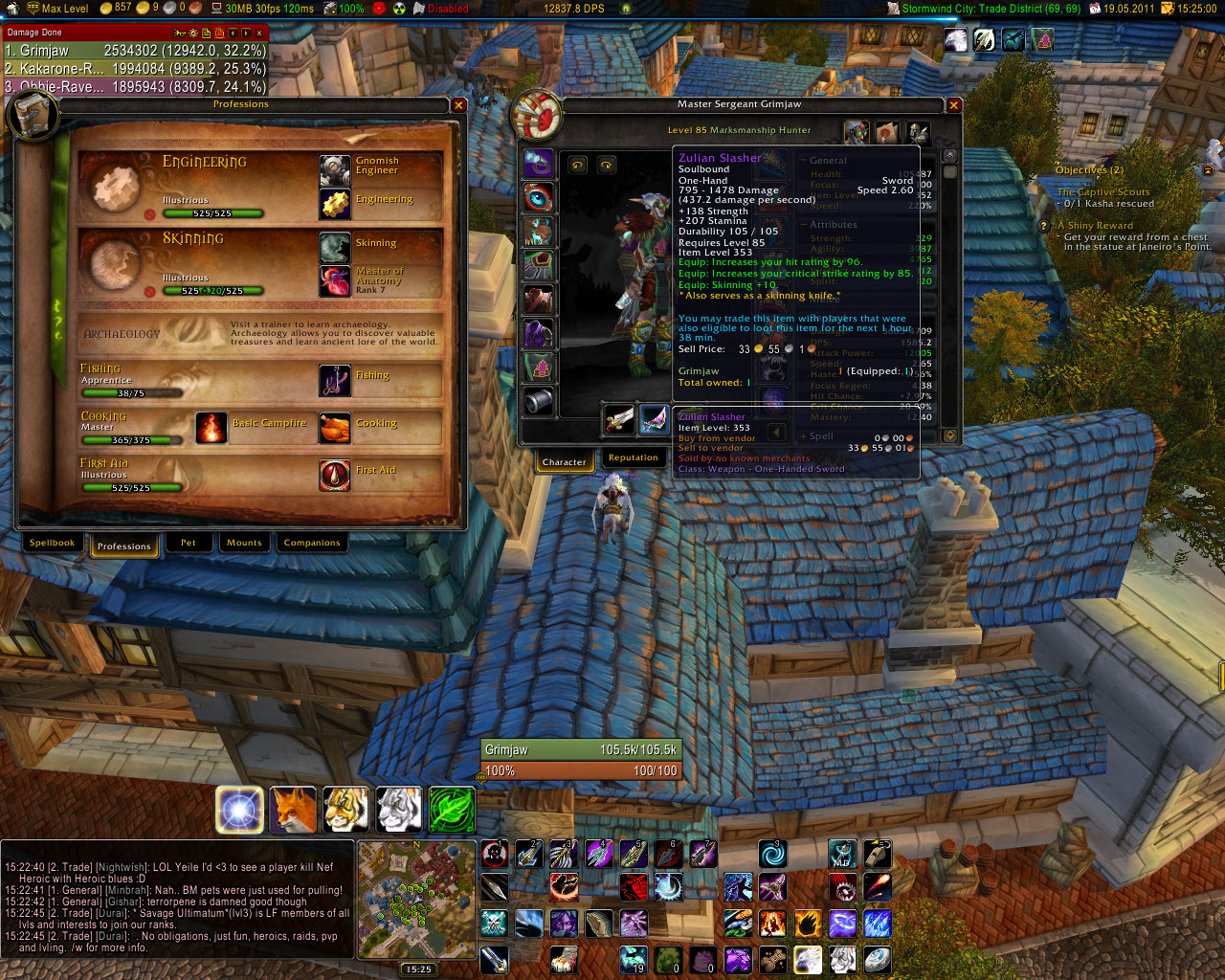This screenshot has width=1225, height=980.
Task: Close the Professions window
Action: coord(459,105)
